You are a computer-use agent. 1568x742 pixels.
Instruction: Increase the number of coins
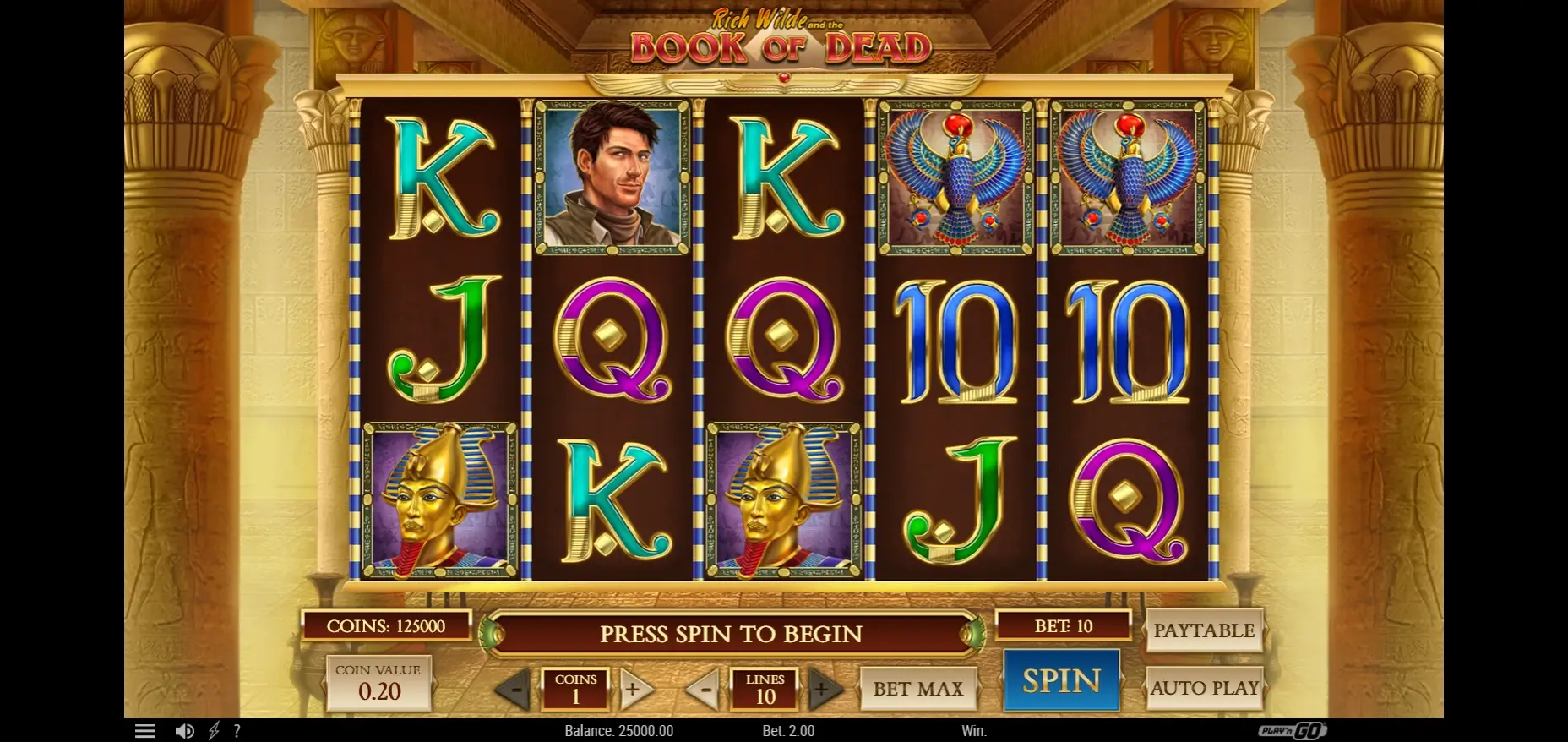(634, 690)
